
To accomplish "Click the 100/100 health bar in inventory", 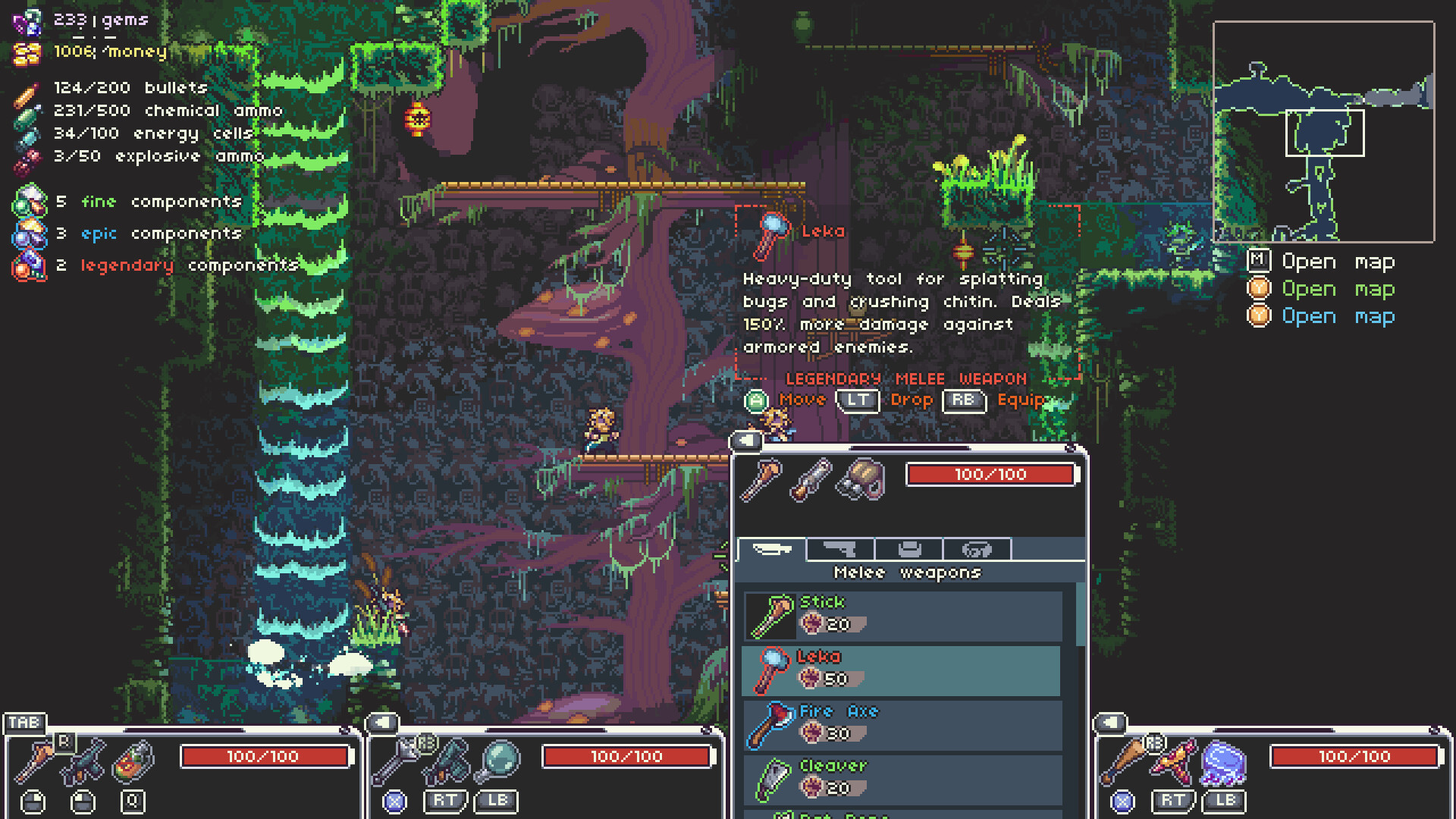I will point(991,475).
